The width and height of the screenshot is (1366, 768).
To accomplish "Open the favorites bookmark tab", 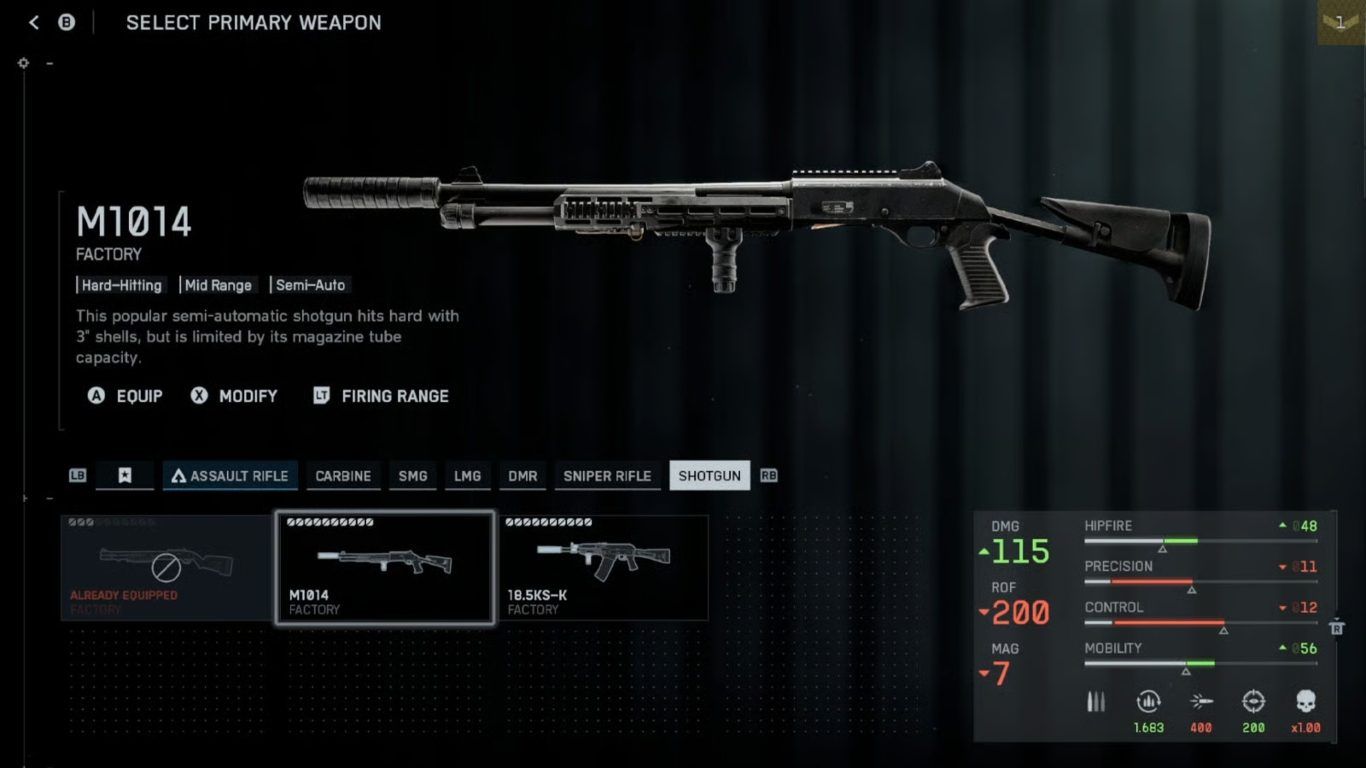I will (x=125, y=476).
